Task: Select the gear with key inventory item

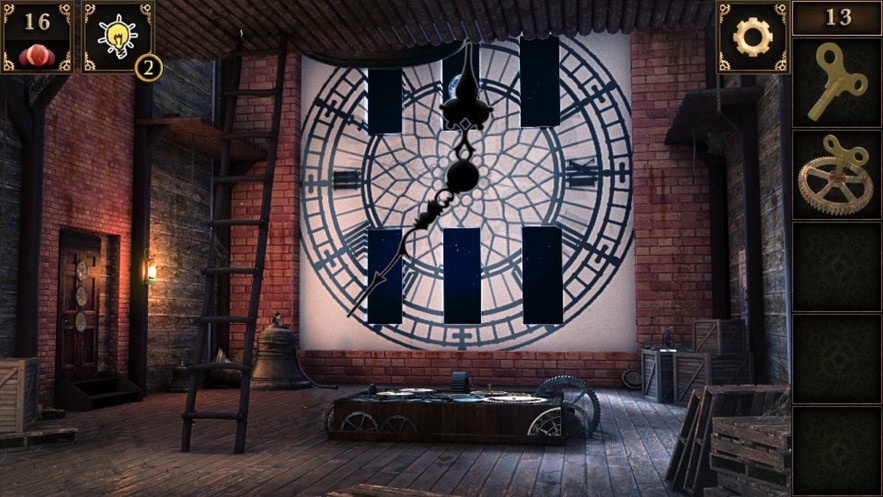Action: pos(836,175)
